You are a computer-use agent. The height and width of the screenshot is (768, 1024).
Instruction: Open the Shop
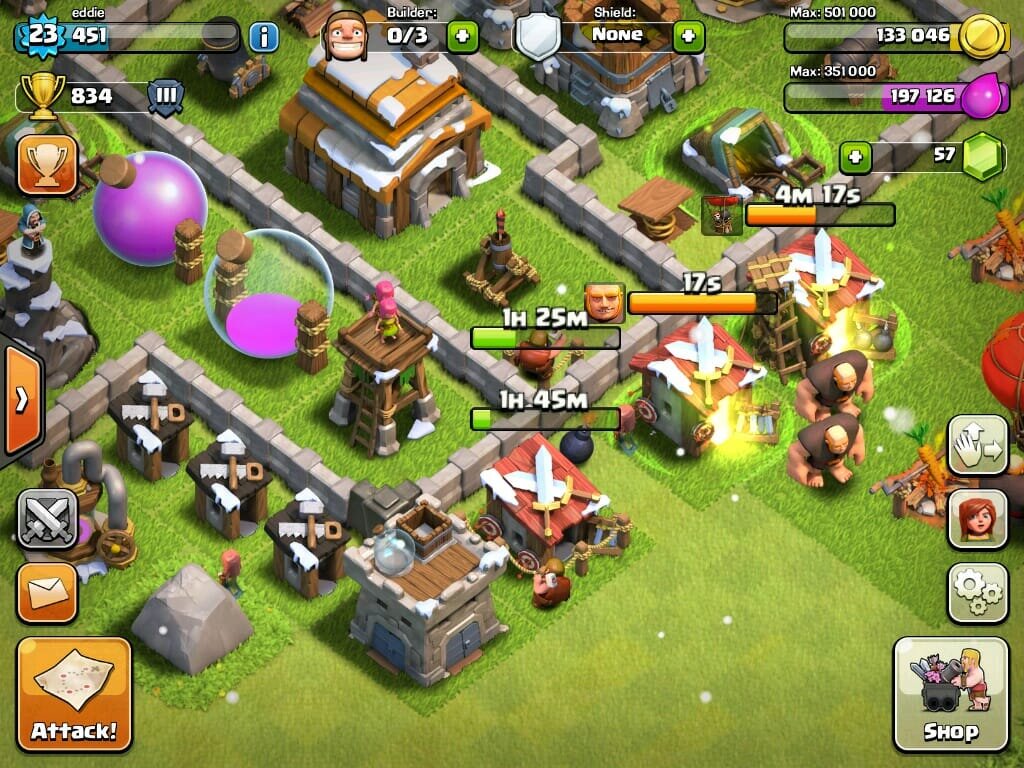point(950,694)
